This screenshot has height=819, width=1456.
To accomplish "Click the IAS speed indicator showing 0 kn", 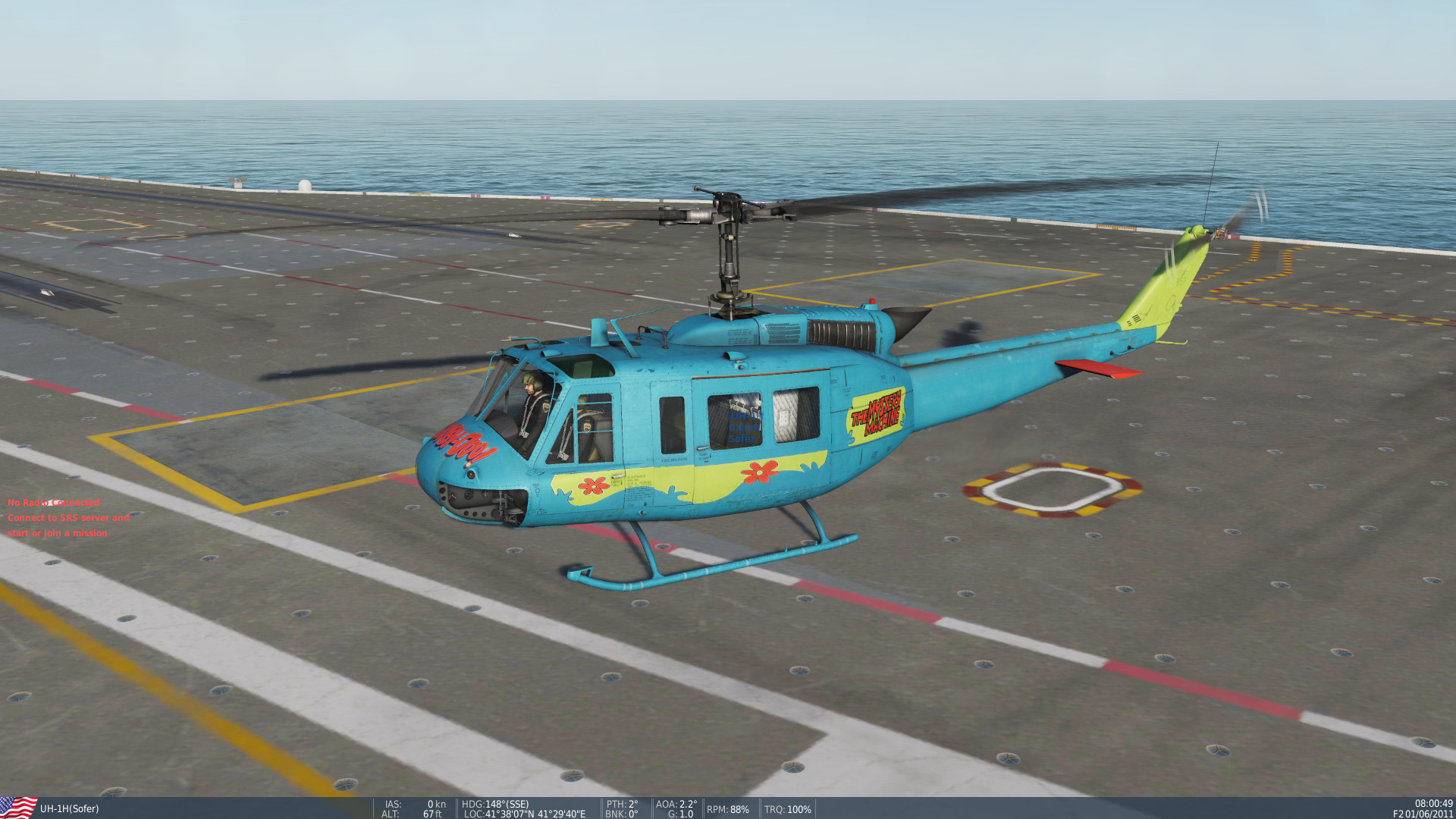I will (x=415, y=804).
